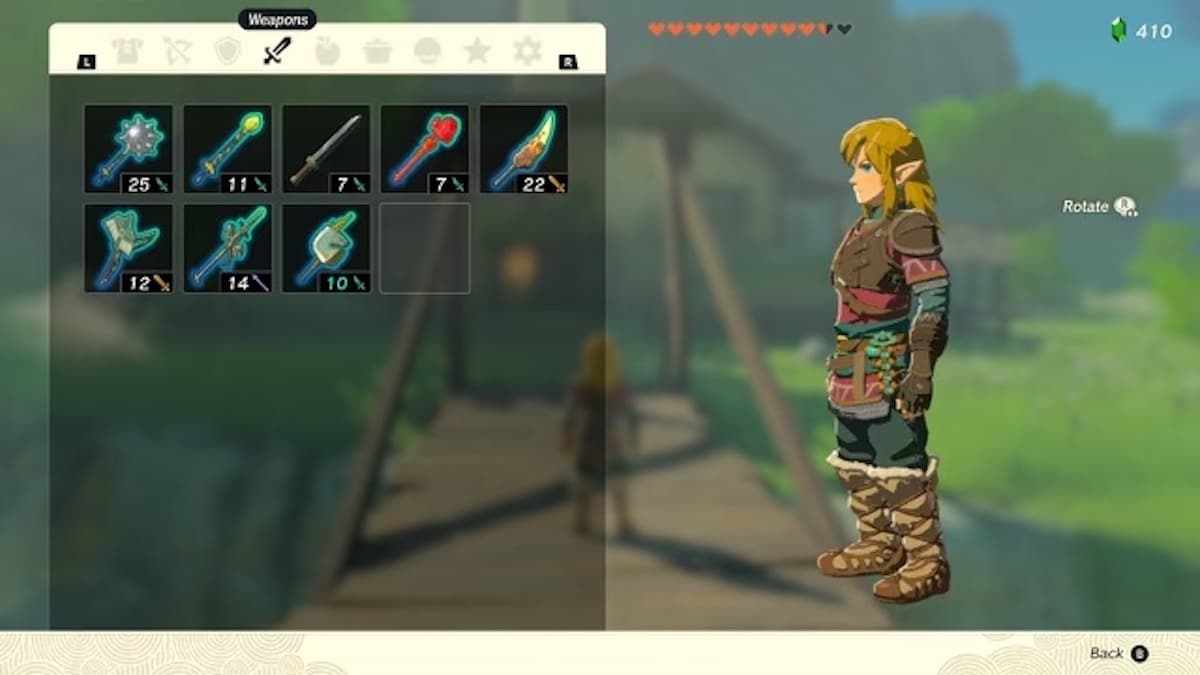
Task: Select the curved horn blade with 22 attack
Action: coord(524,149)
